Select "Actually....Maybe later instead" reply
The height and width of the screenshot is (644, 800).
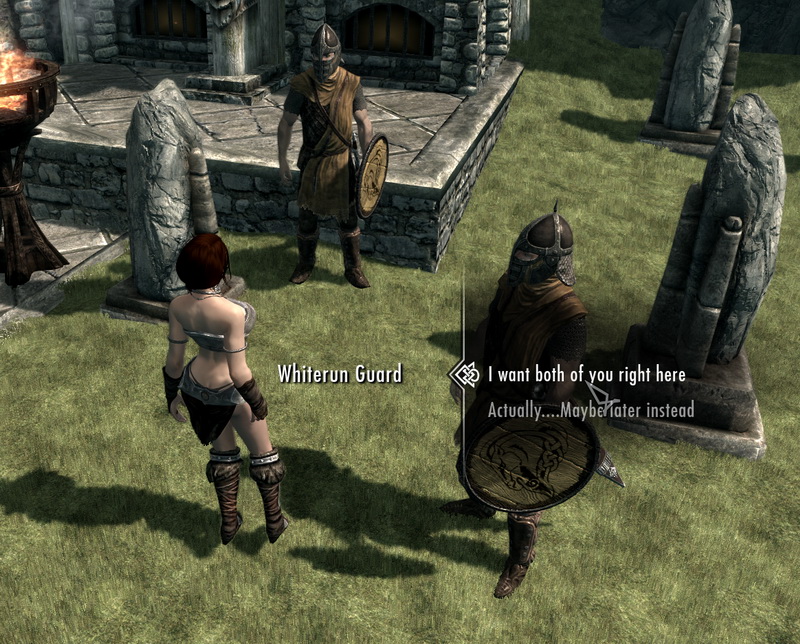coord(590,410)
